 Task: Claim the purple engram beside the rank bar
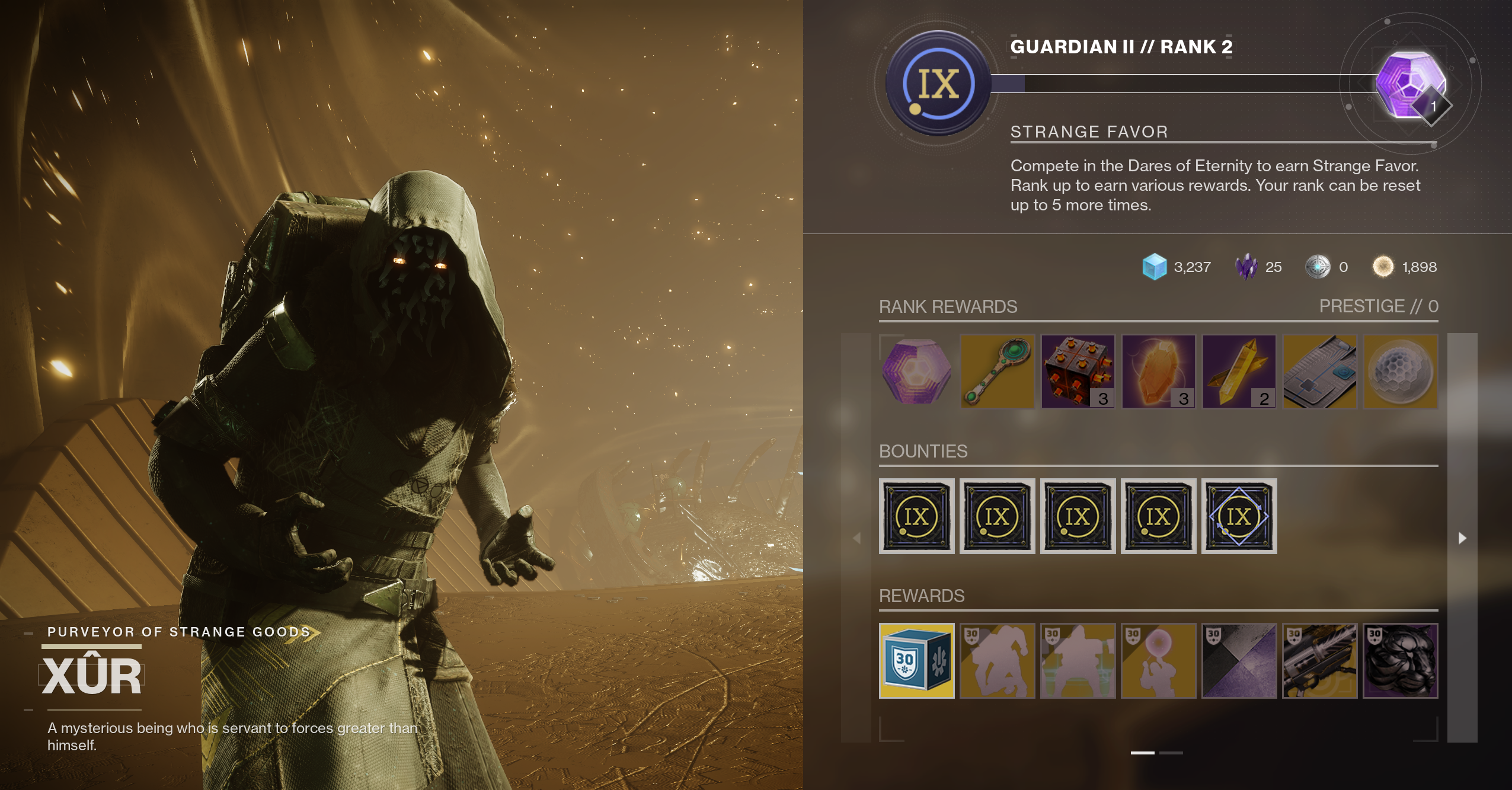tap(1410, 84)
